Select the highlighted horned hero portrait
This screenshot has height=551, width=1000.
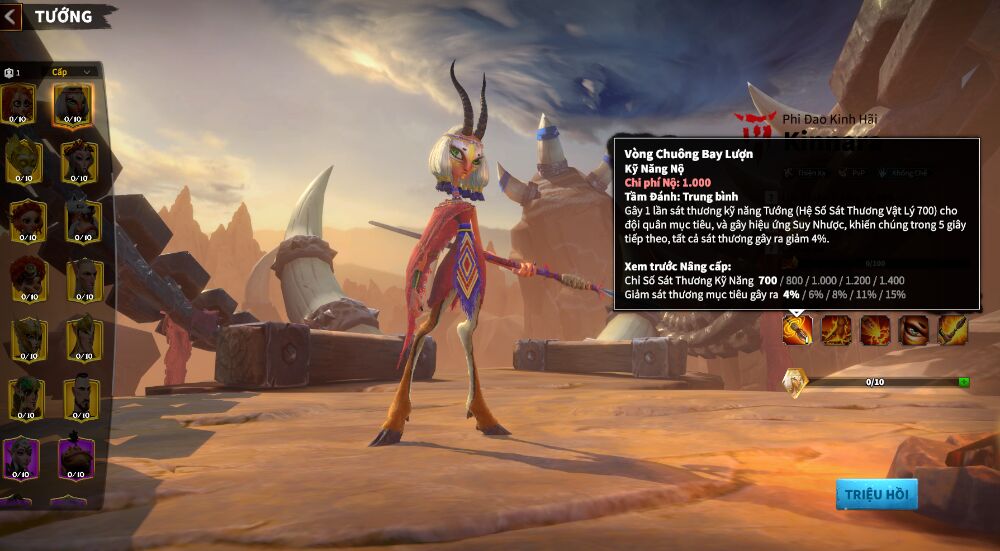pyautogui.click(x=73, y=104)
